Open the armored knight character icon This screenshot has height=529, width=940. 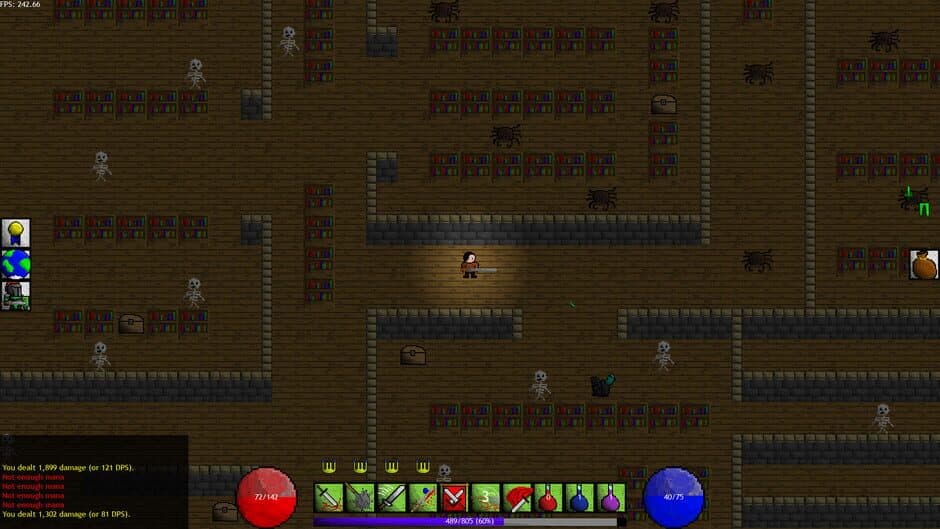click(x=15, y=295)
